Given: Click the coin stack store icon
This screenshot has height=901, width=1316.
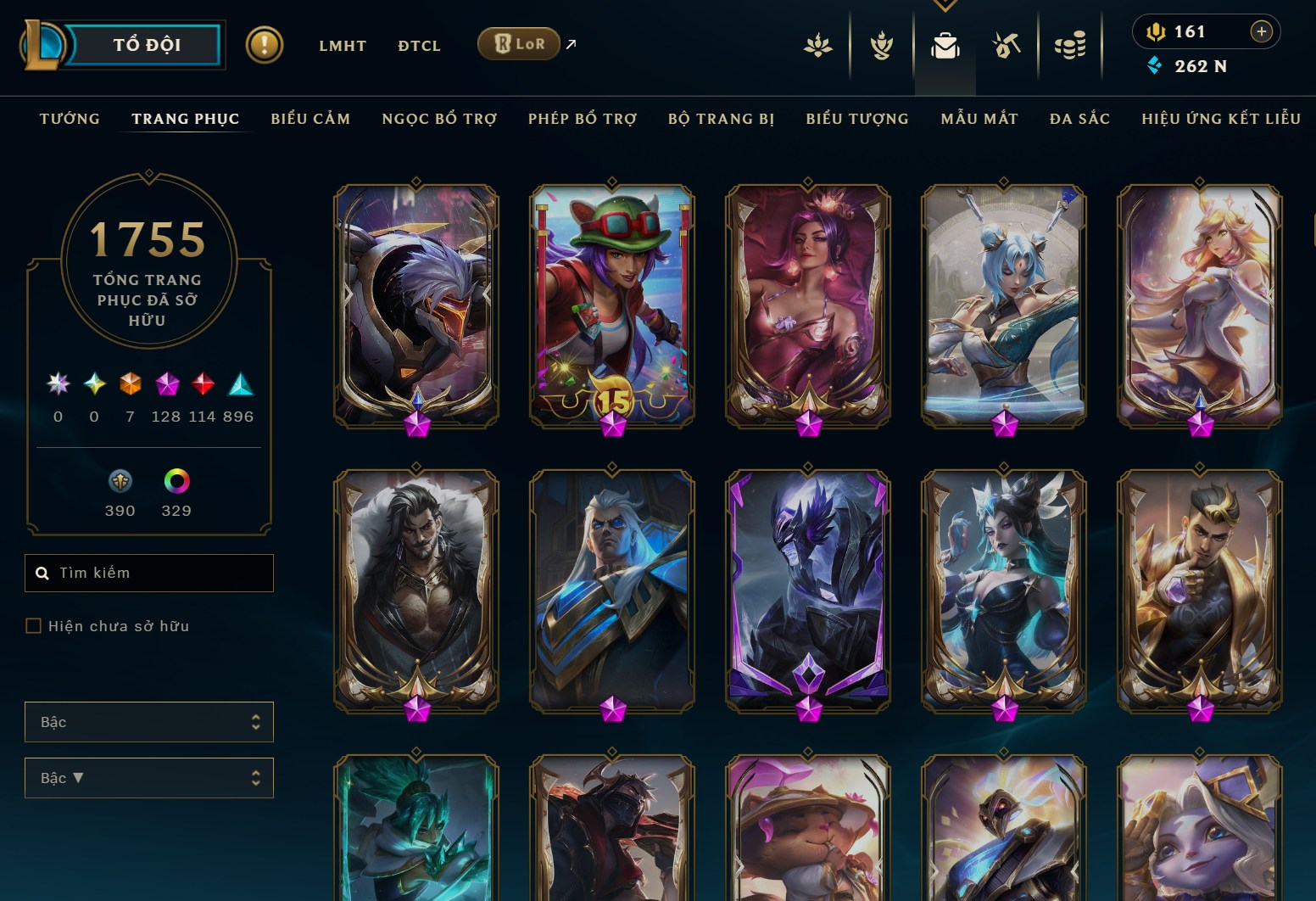Looking at the screenshot, I should coord(1071,47).
